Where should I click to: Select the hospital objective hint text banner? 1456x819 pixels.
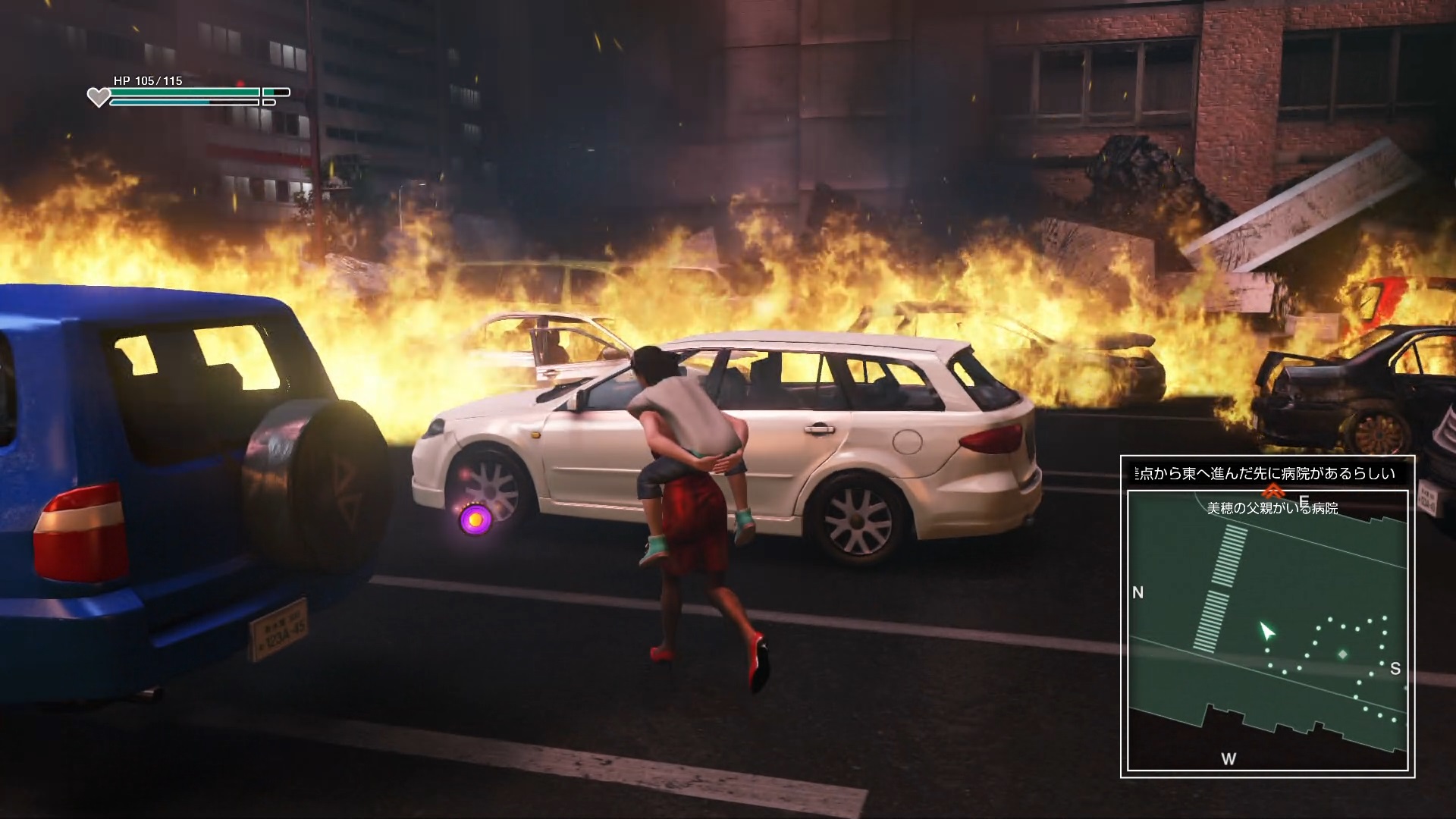pos(1267,474)
